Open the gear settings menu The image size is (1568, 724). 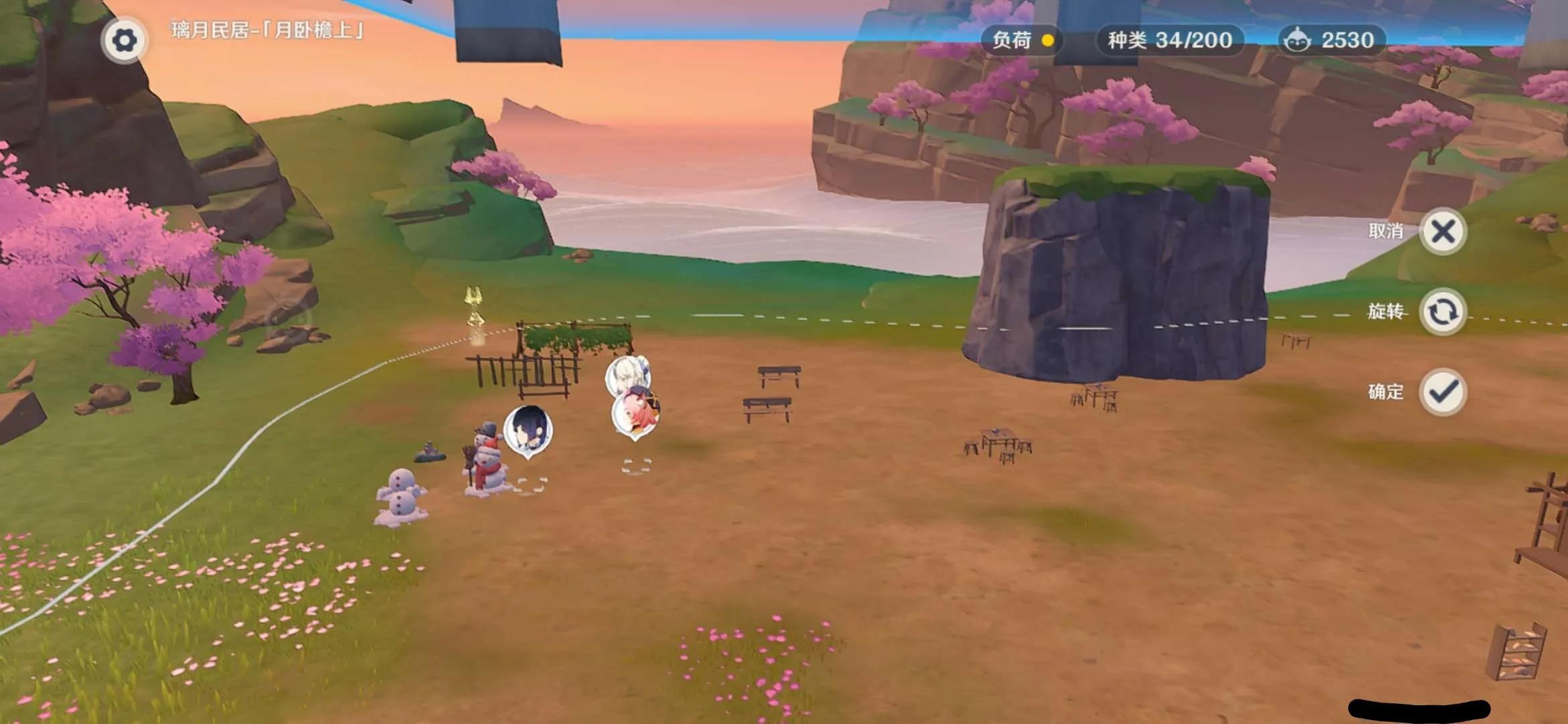tap(124, 41)
